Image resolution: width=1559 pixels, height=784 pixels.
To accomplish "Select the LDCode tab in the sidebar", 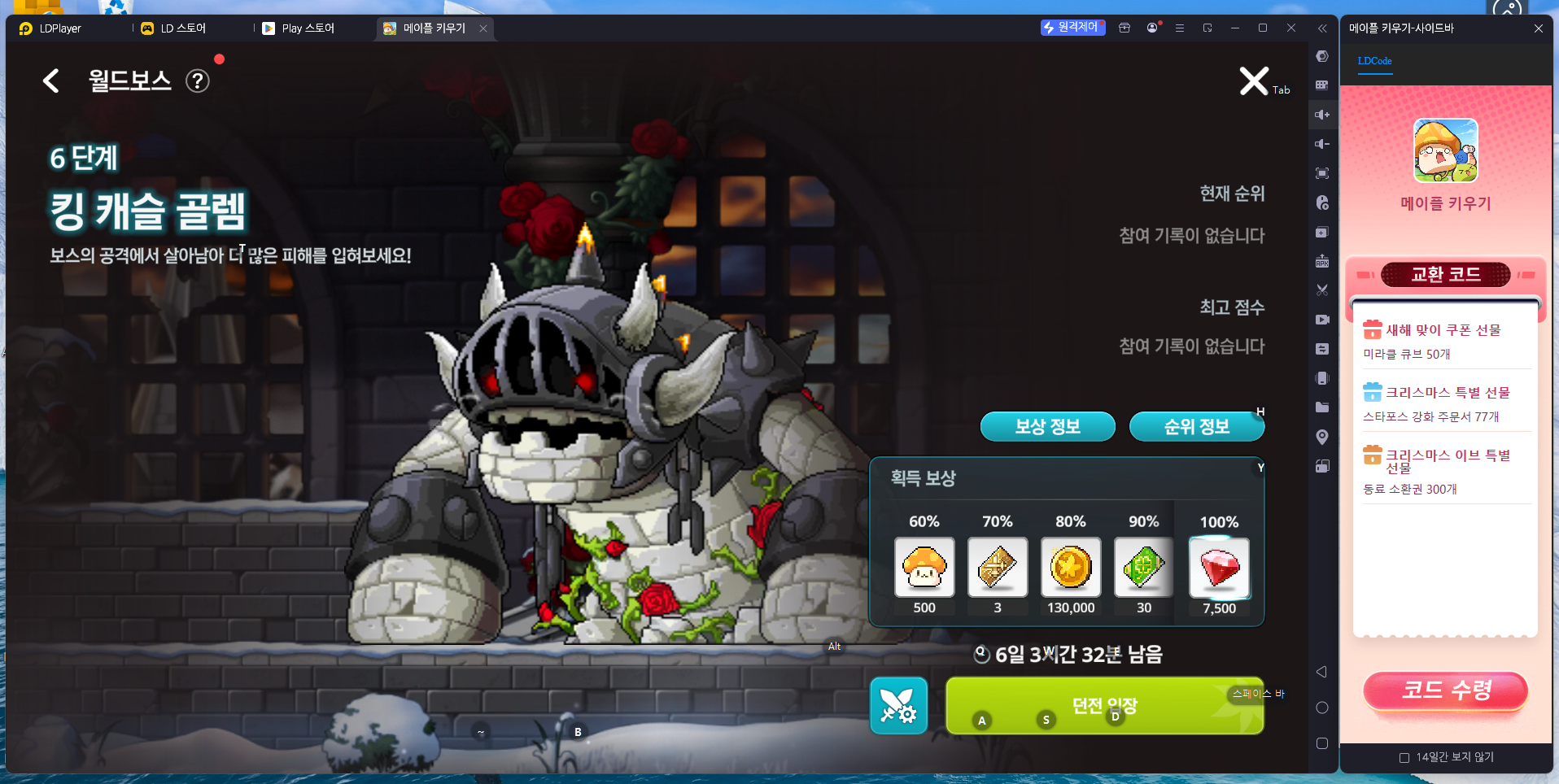I will (x=1374, y=61).
